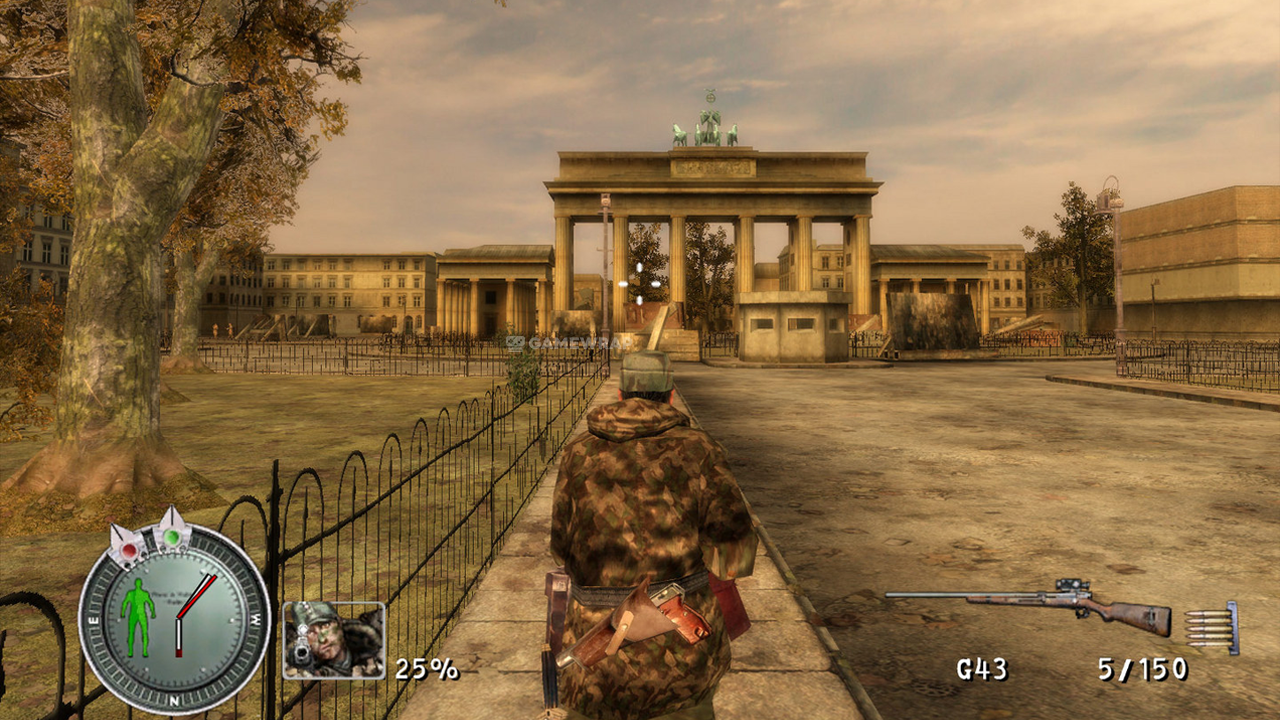Select the soldier portrait icon
This screenshot has height=720, width=1280.
pos(334,640)
